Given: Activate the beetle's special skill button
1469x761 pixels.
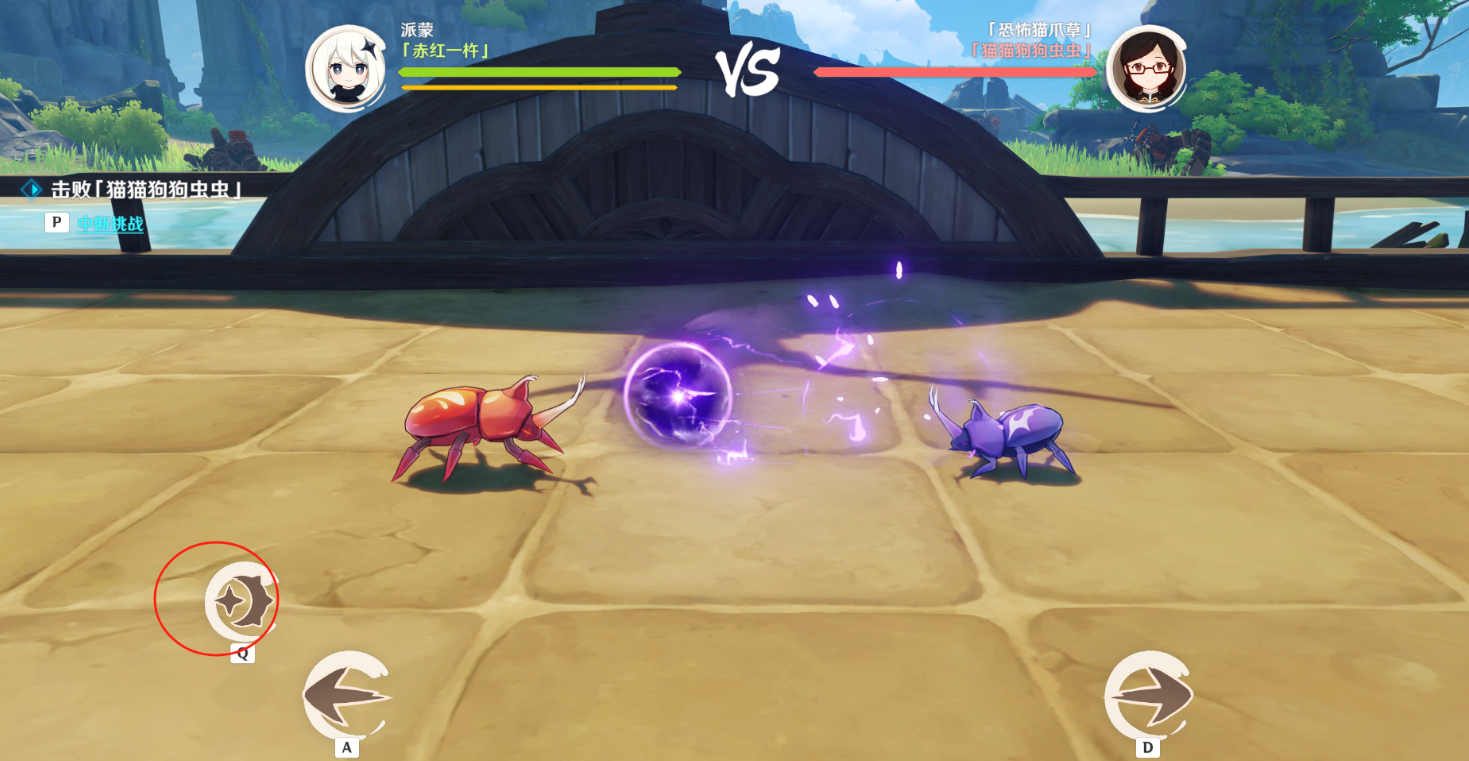Looking at the screenshot, I should 241,601.
